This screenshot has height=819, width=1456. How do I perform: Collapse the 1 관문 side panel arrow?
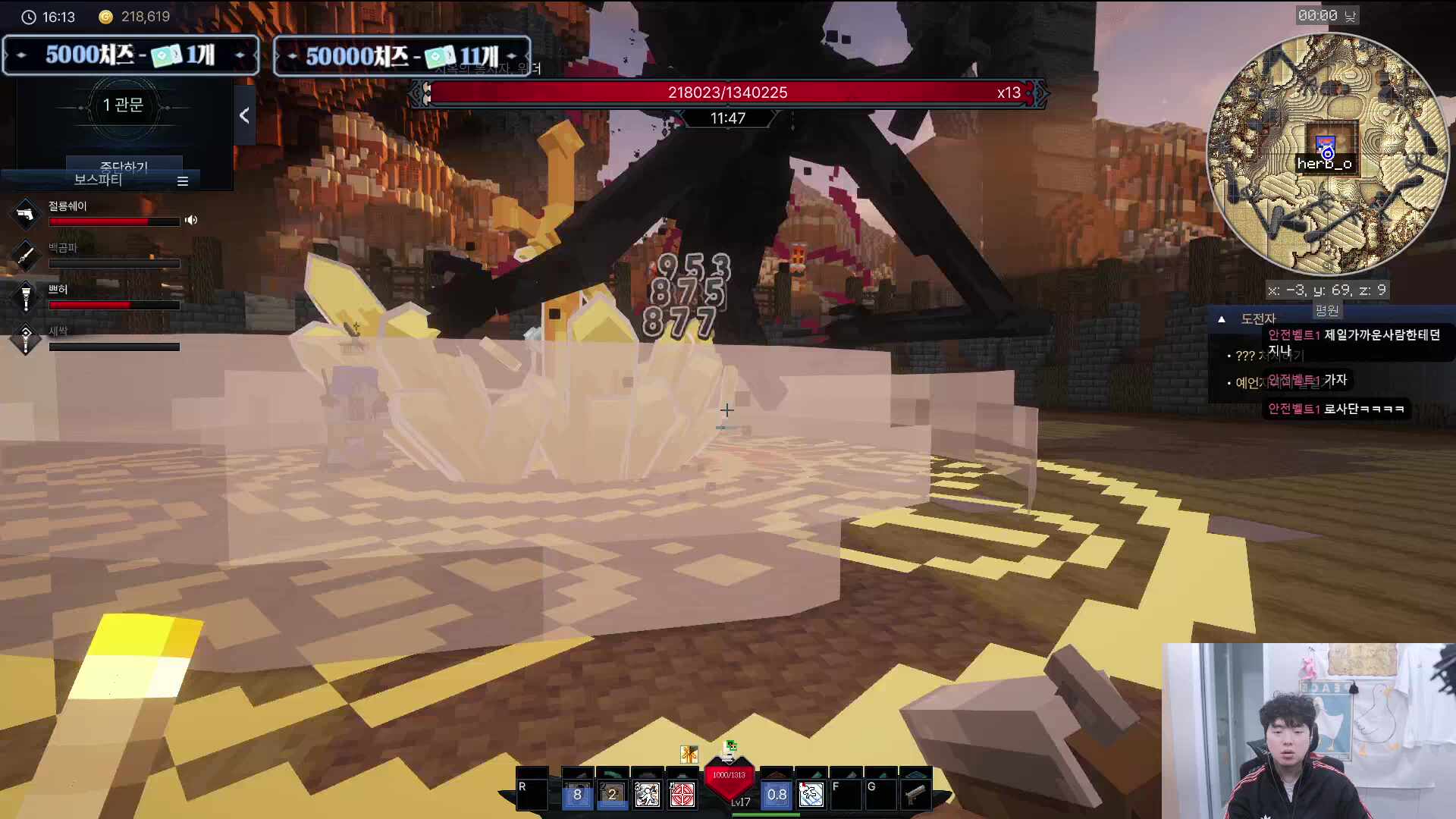tap(244, 115)
